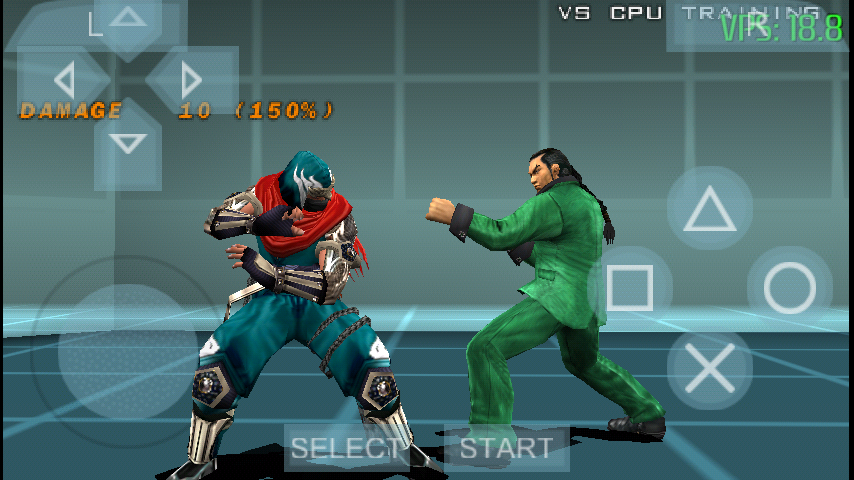Tap the D-pad right arrow
This screenshot has width=854, height=480.
point(191,80)
